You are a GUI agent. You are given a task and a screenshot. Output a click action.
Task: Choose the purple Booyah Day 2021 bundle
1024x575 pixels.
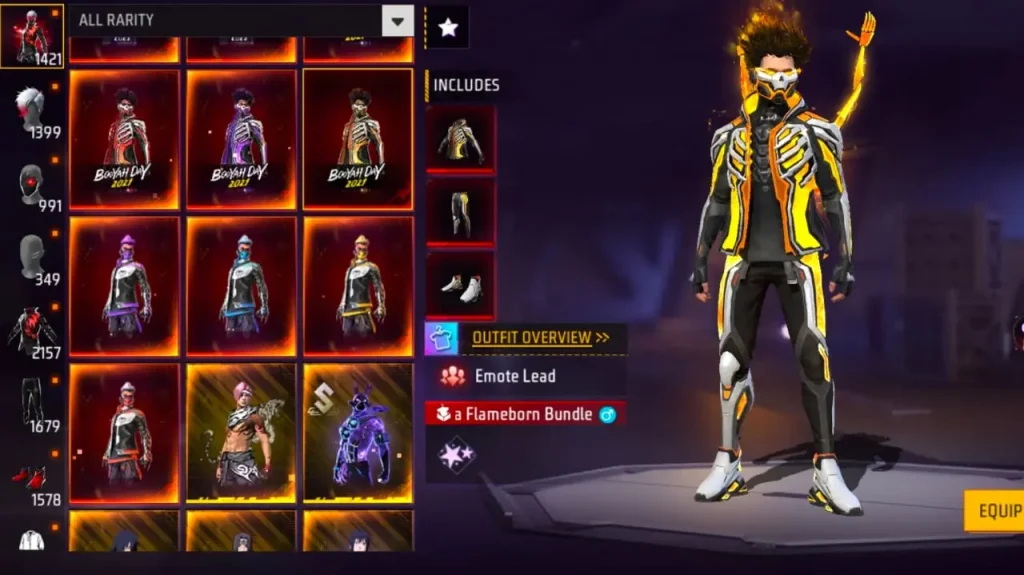pos(241,139)
